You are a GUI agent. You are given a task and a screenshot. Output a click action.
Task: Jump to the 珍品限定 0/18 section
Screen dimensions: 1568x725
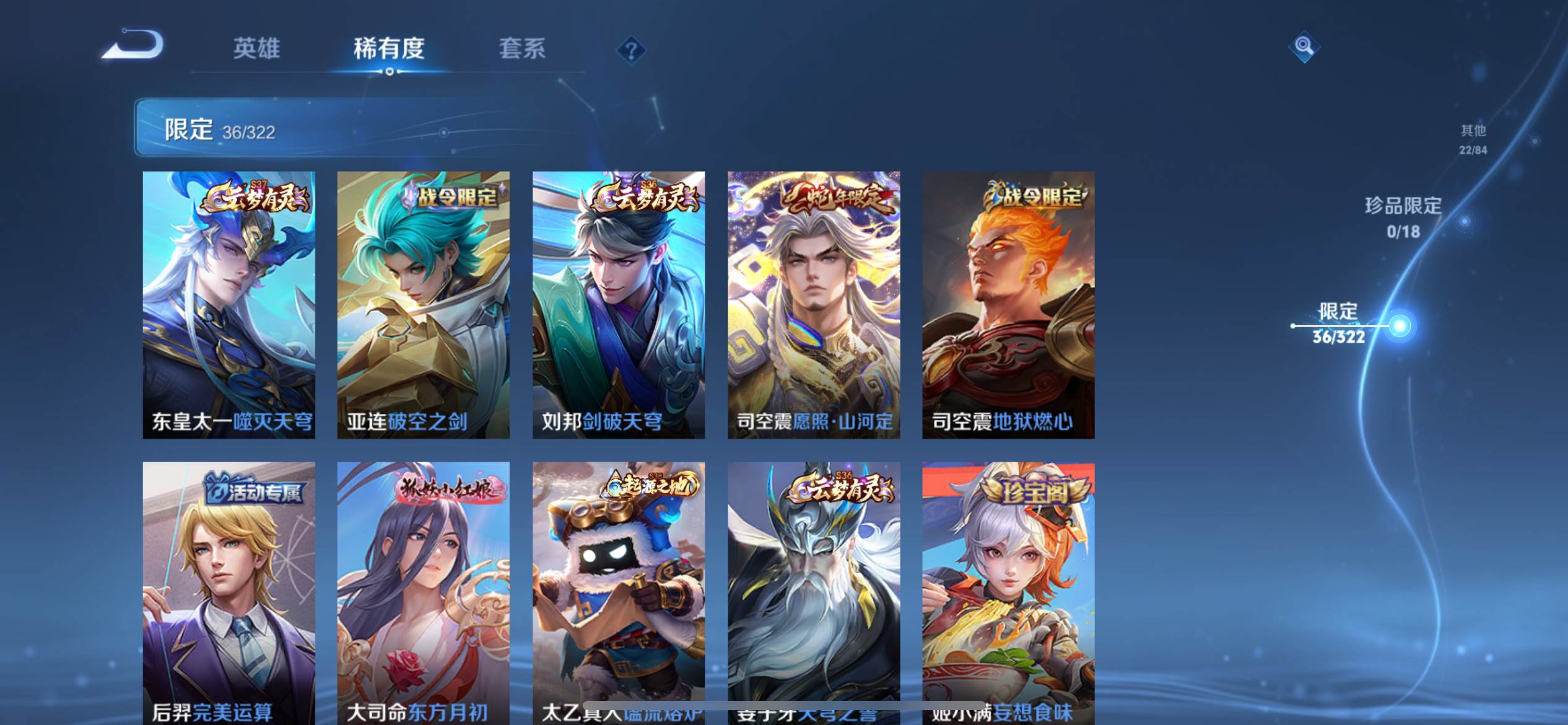(x=1403, y=217)
